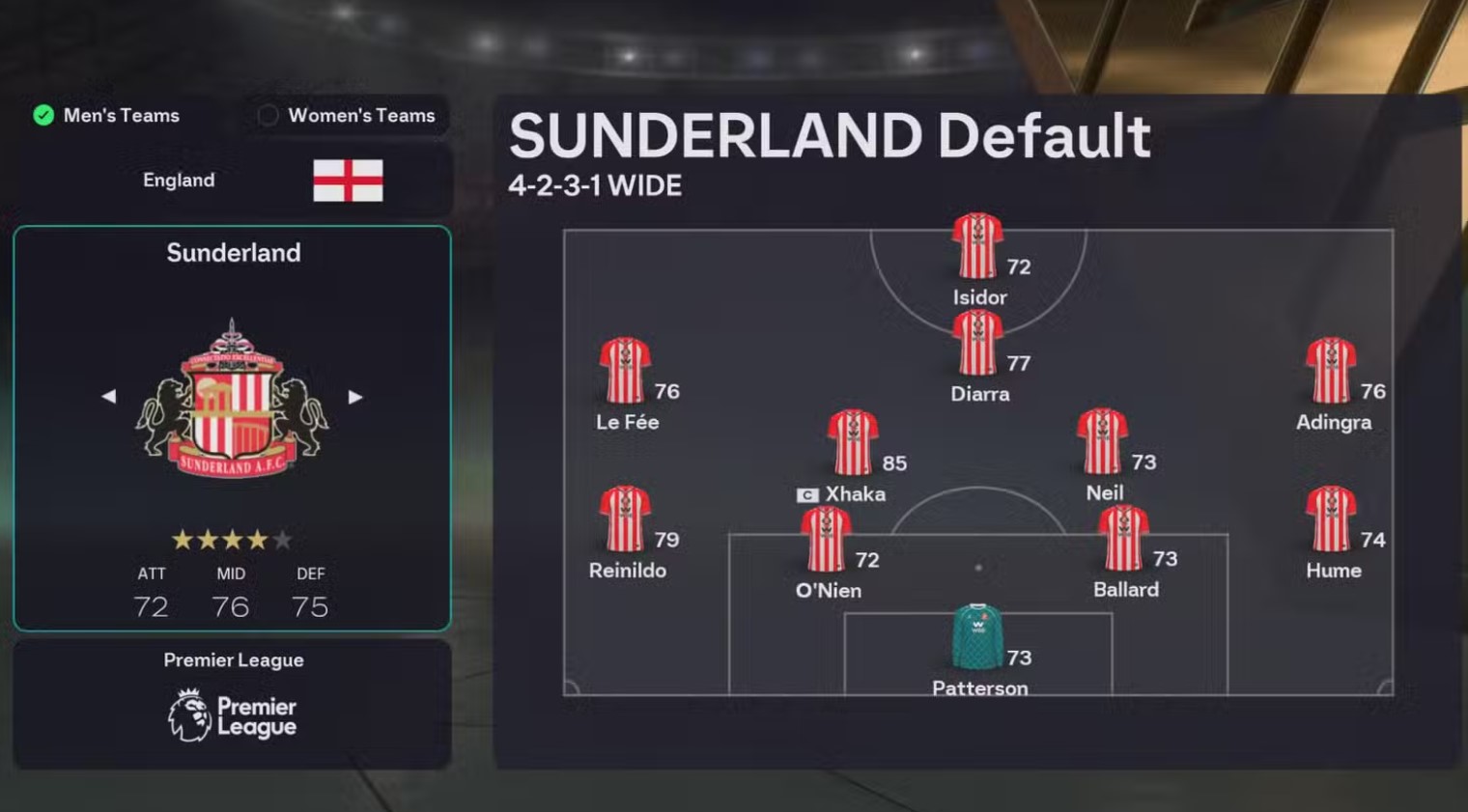
Task: Switch to Women's Teams
Action: [x=348, y=116]
